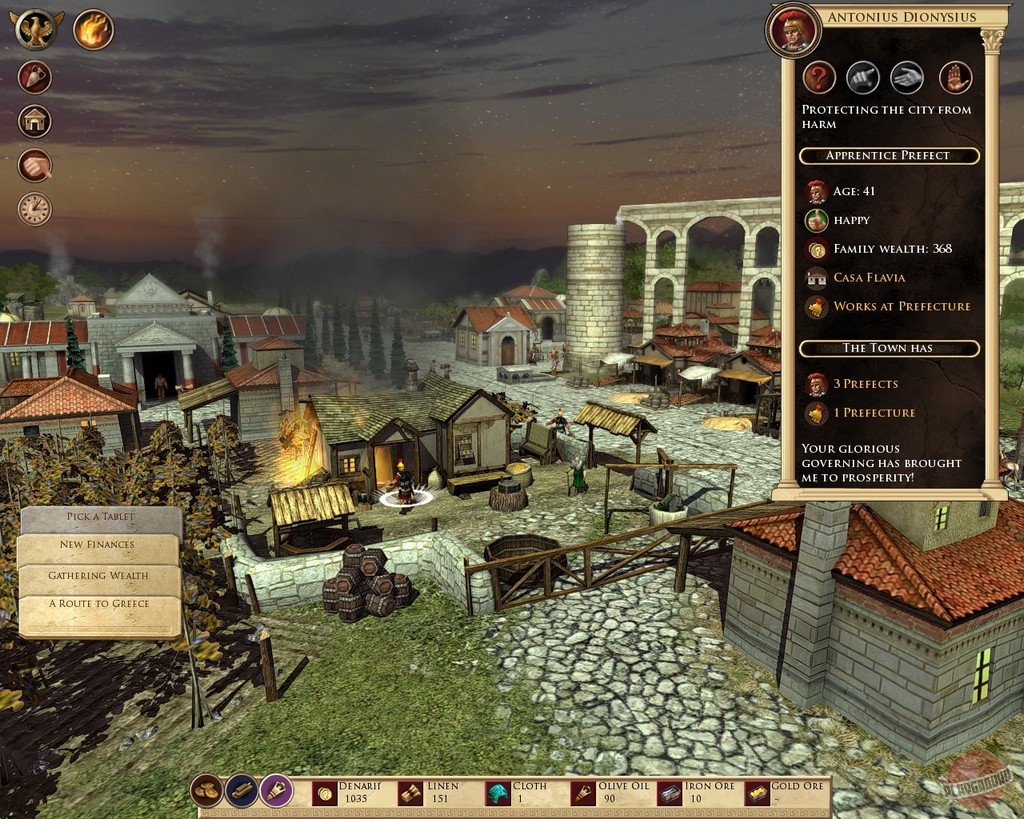
Task: Switch to the gold bar resources tab
Action: coord(242,791)
